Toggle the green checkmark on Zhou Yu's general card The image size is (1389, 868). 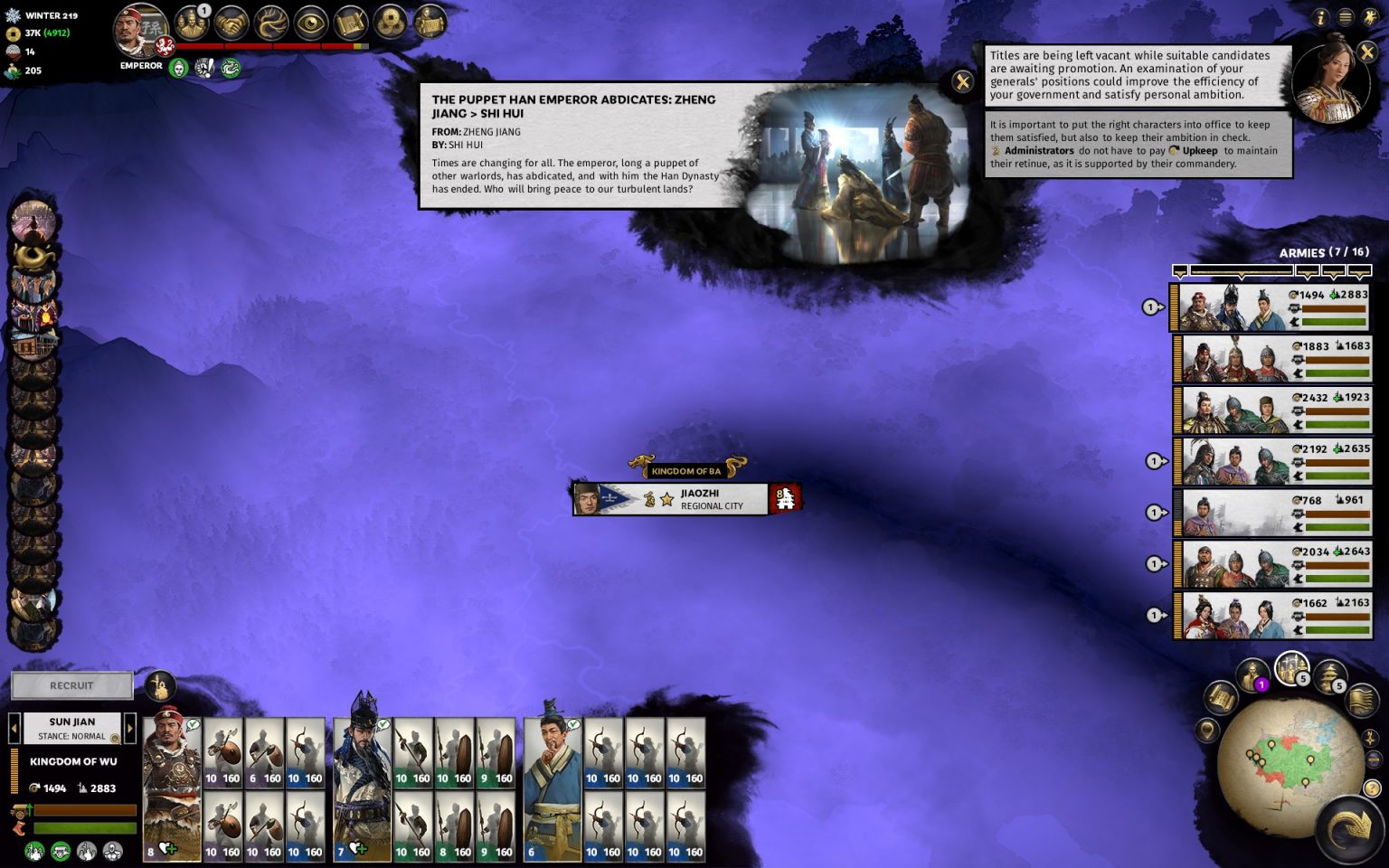(385, 723)
